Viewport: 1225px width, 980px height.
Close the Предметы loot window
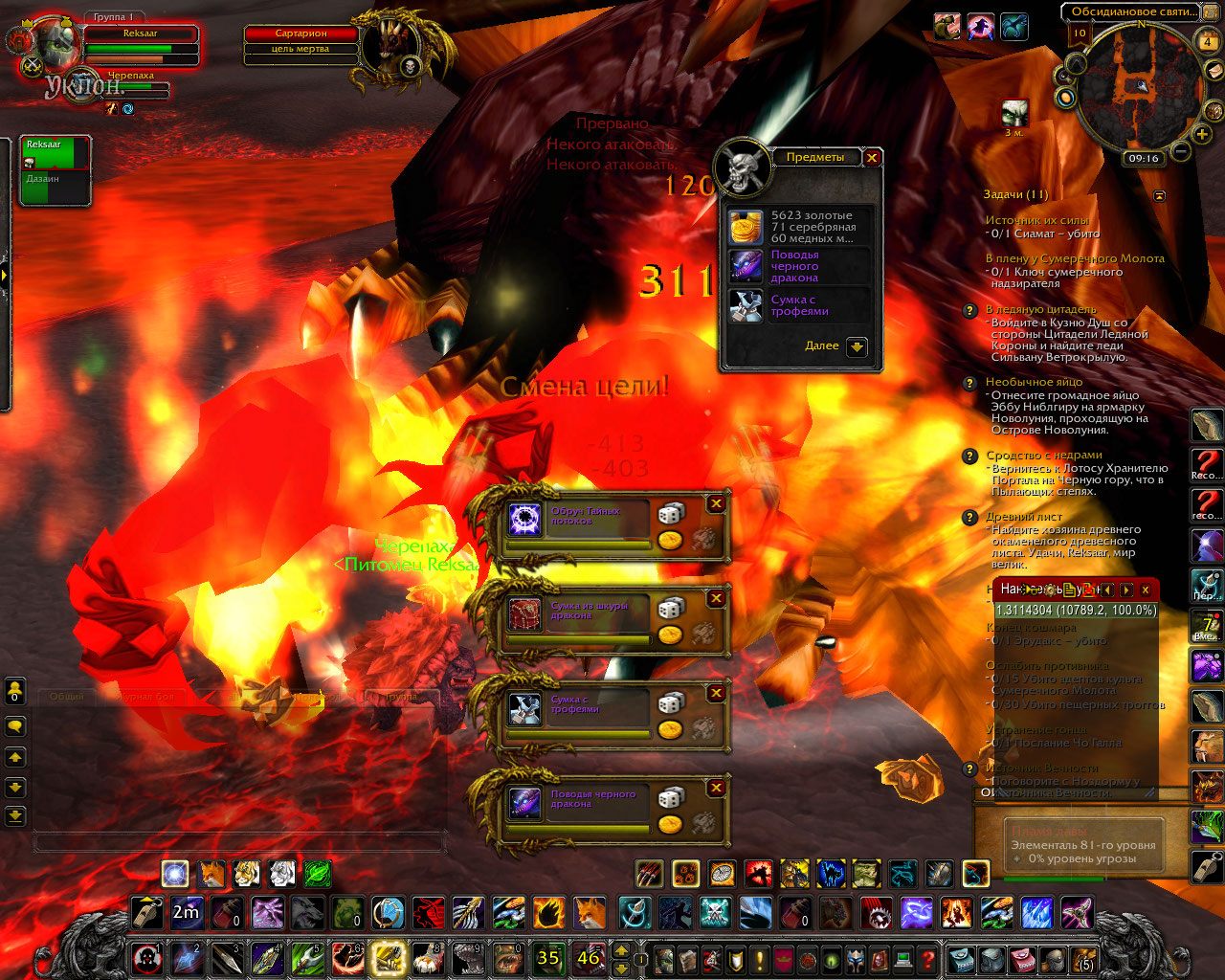coord(871,158)
